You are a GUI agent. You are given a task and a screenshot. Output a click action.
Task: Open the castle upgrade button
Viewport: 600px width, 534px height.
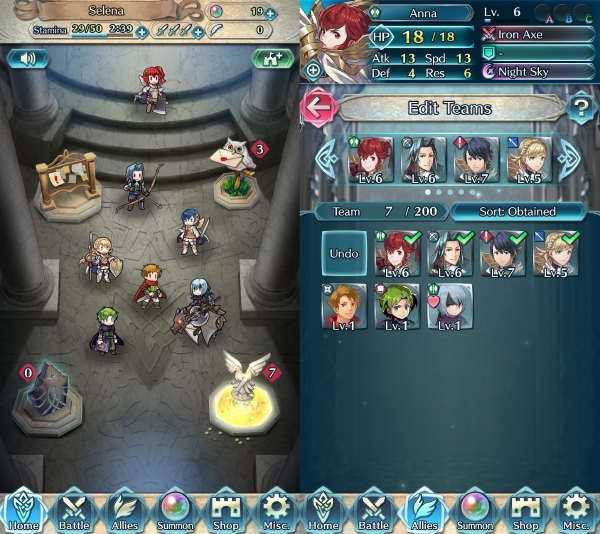coord(271,59)
